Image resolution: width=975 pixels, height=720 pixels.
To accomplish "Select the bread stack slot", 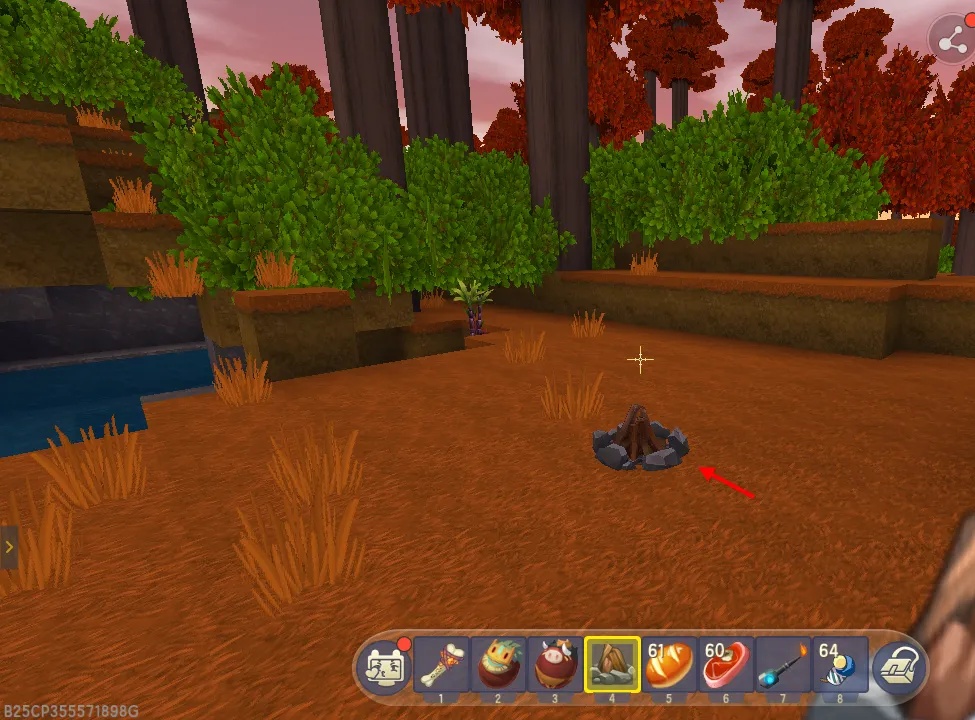I will [x=669, y=664].
